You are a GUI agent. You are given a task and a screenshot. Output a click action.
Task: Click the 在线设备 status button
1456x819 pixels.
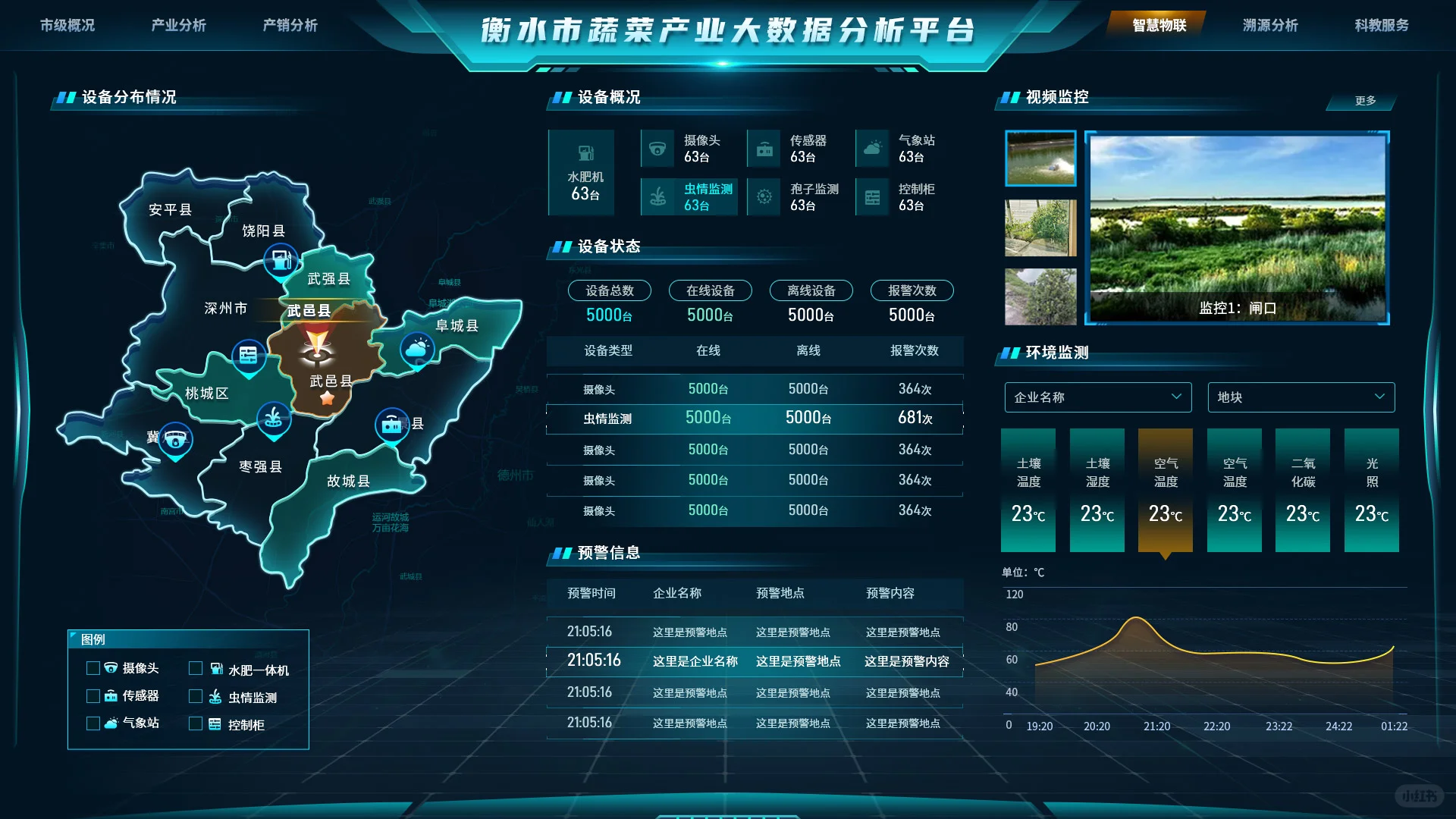point(709,290)
